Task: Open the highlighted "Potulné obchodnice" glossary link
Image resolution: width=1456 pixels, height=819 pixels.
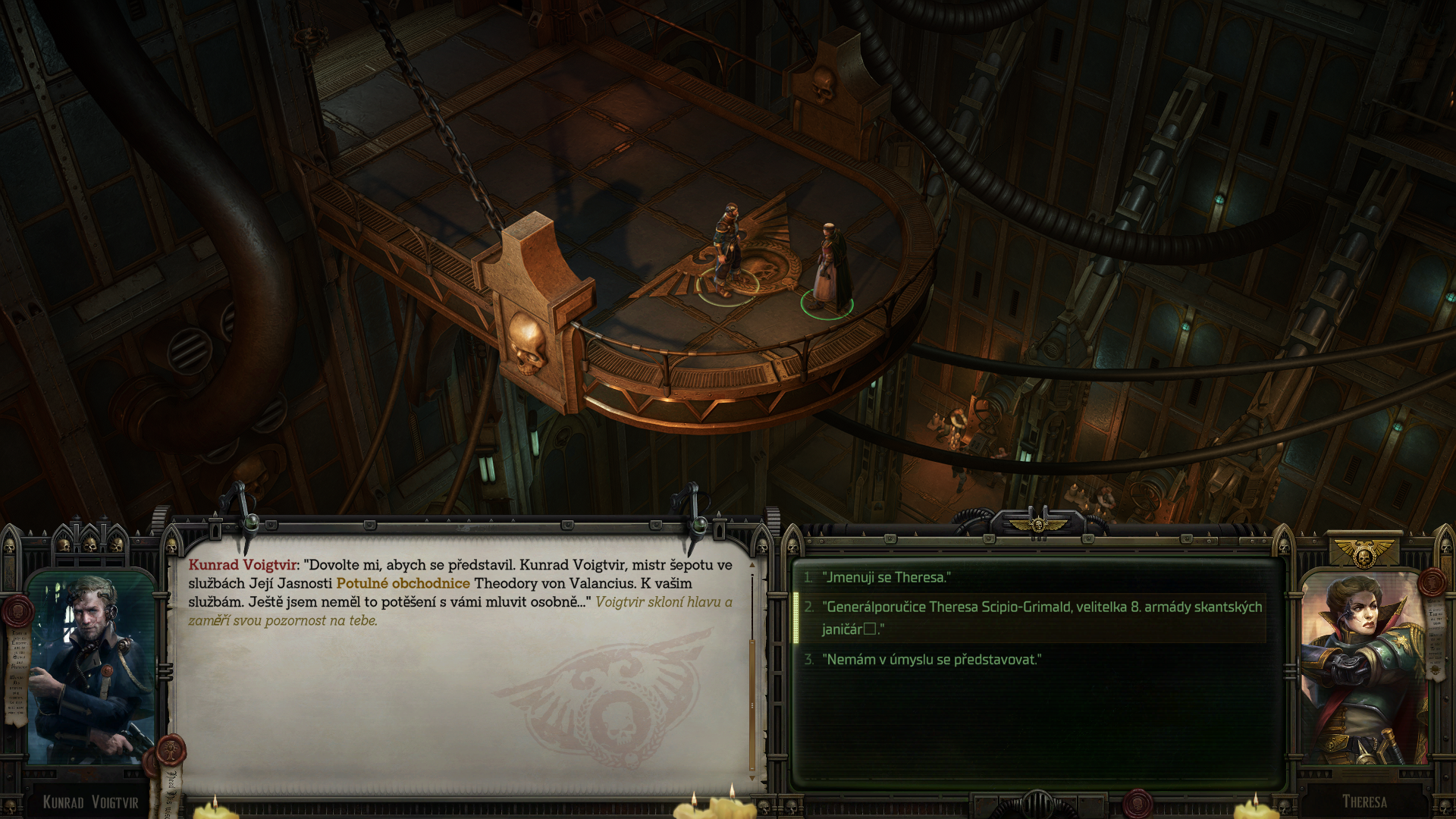Action: [x=403, y=583]
